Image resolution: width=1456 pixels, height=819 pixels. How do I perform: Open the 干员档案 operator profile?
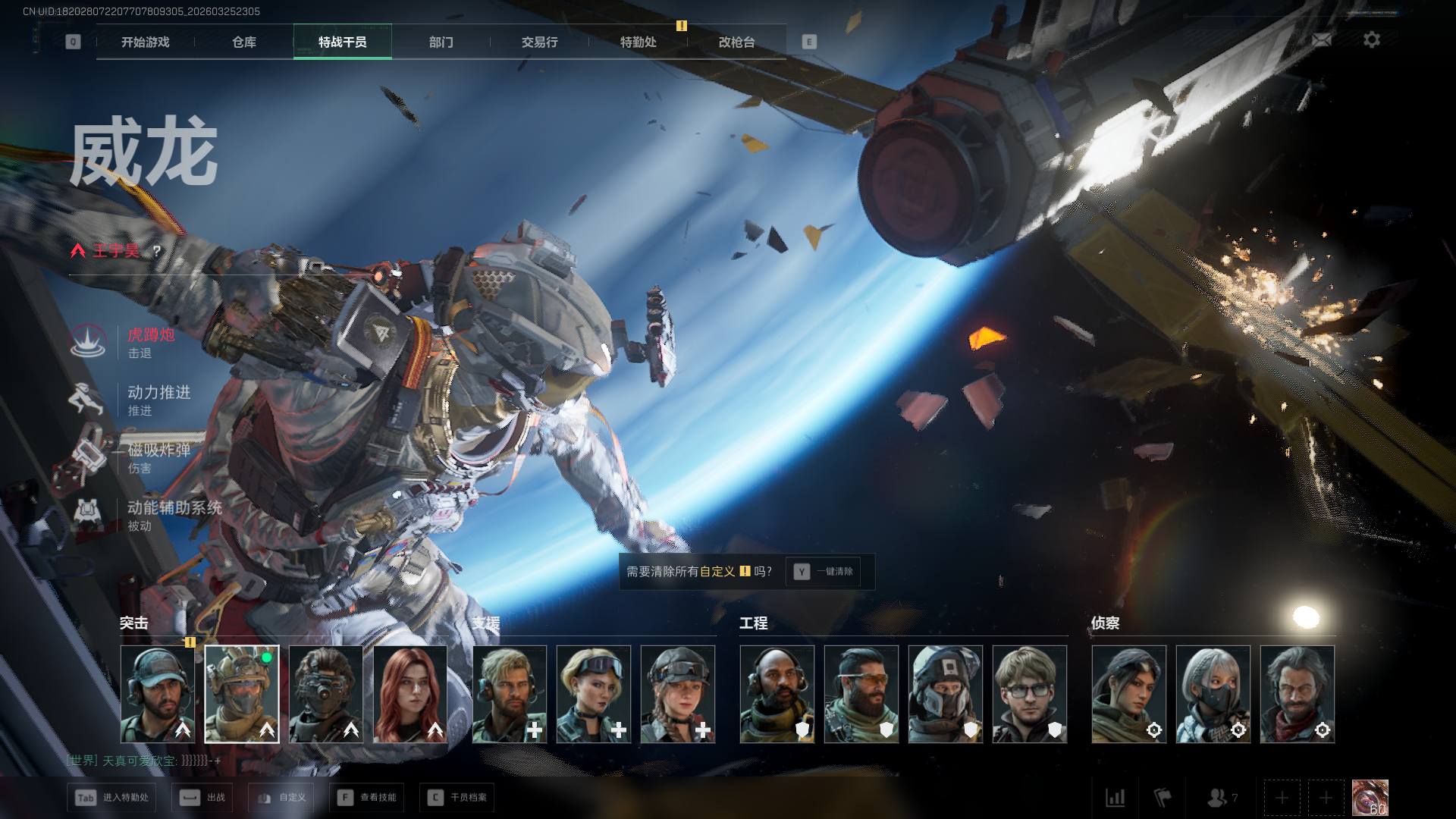point(457,798)
